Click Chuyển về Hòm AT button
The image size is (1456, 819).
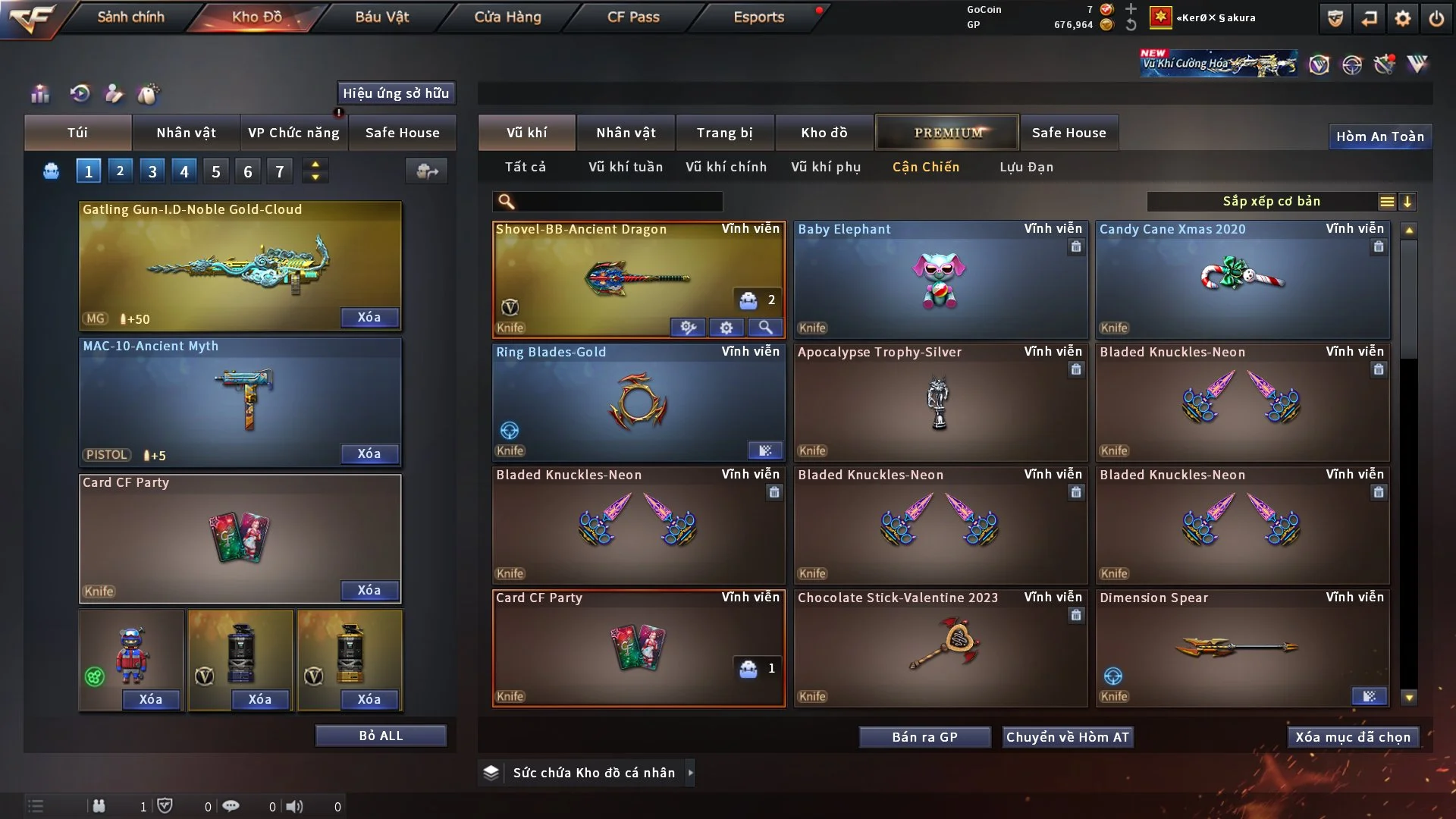coord(1067,737)
